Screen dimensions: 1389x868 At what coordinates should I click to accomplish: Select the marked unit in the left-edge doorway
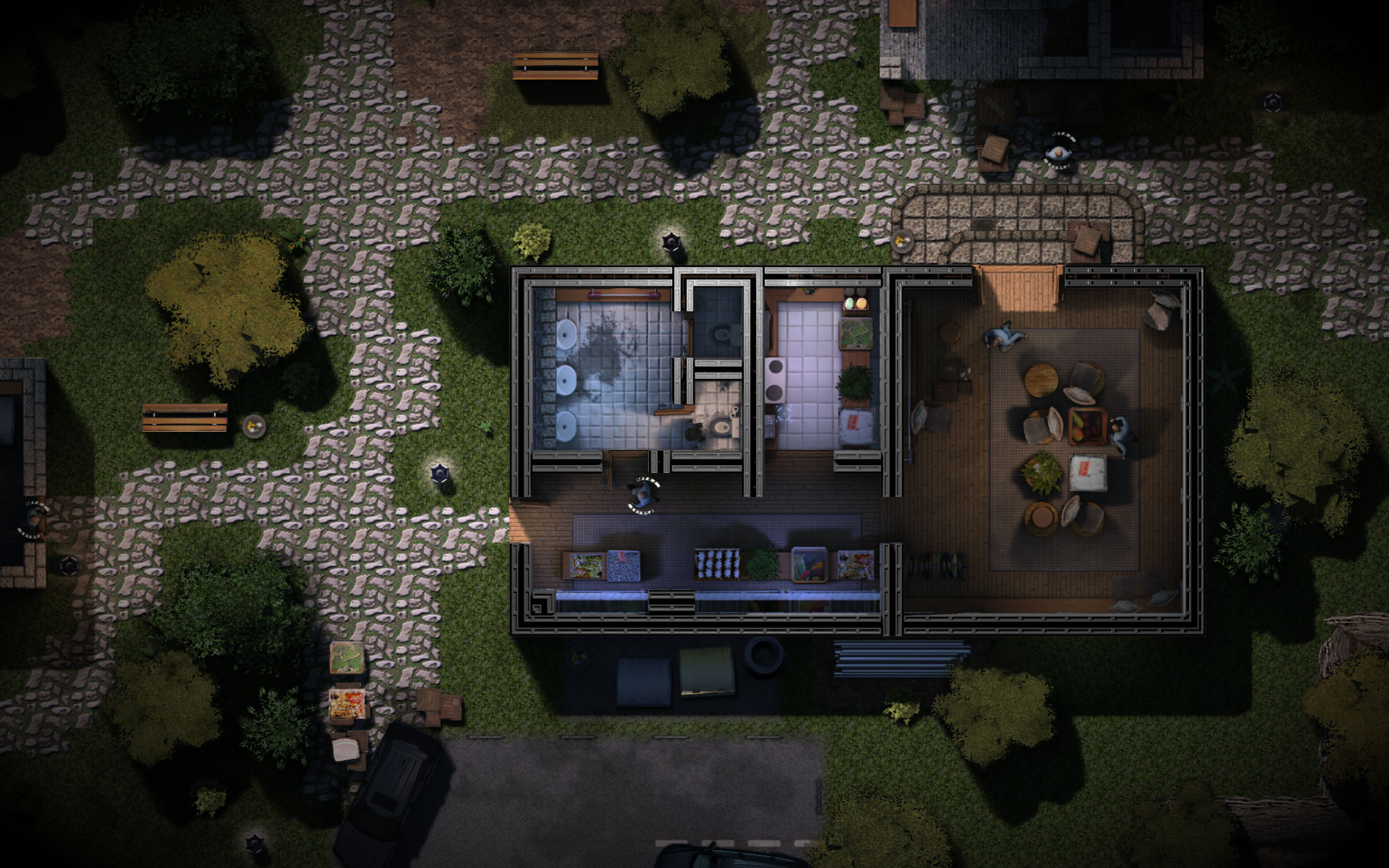(x=33, y=518)
